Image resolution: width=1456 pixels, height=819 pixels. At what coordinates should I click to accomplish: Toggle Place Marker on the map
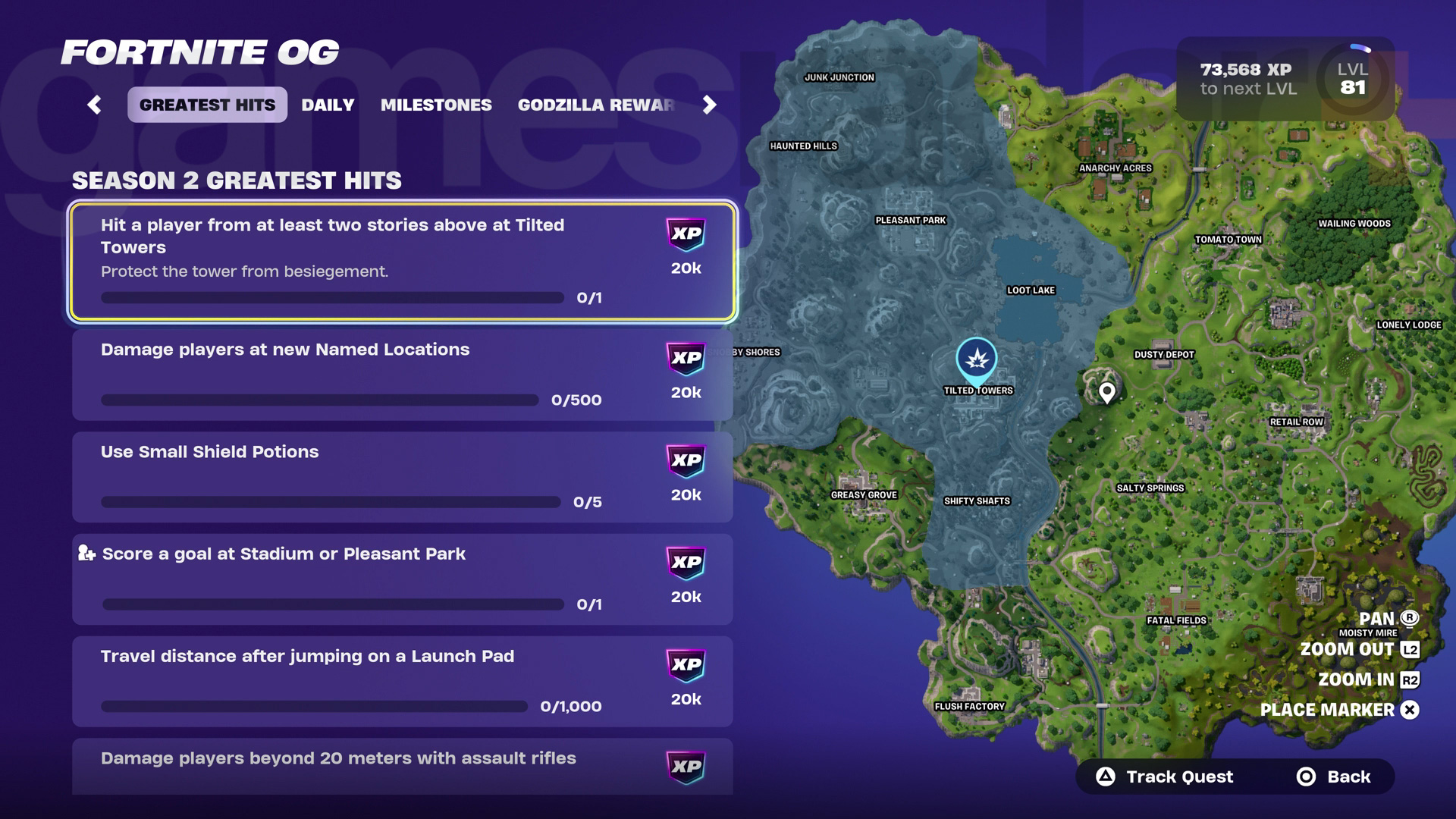pos(1337,711)
